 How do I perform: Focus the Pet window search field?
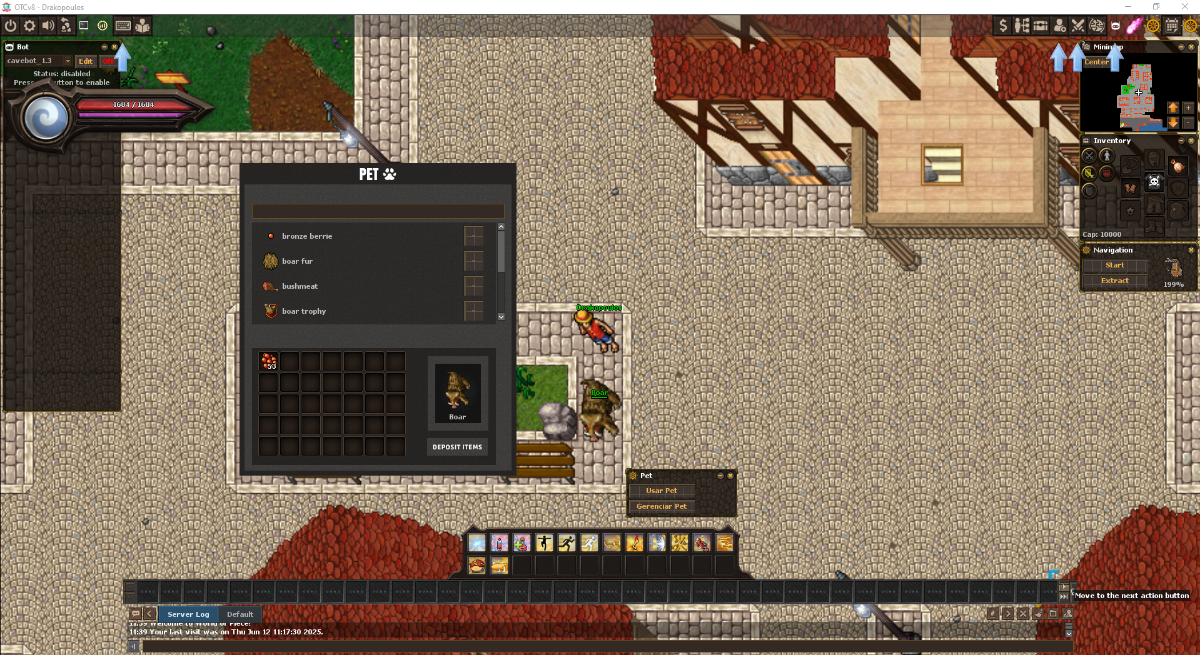coord(378,211)
